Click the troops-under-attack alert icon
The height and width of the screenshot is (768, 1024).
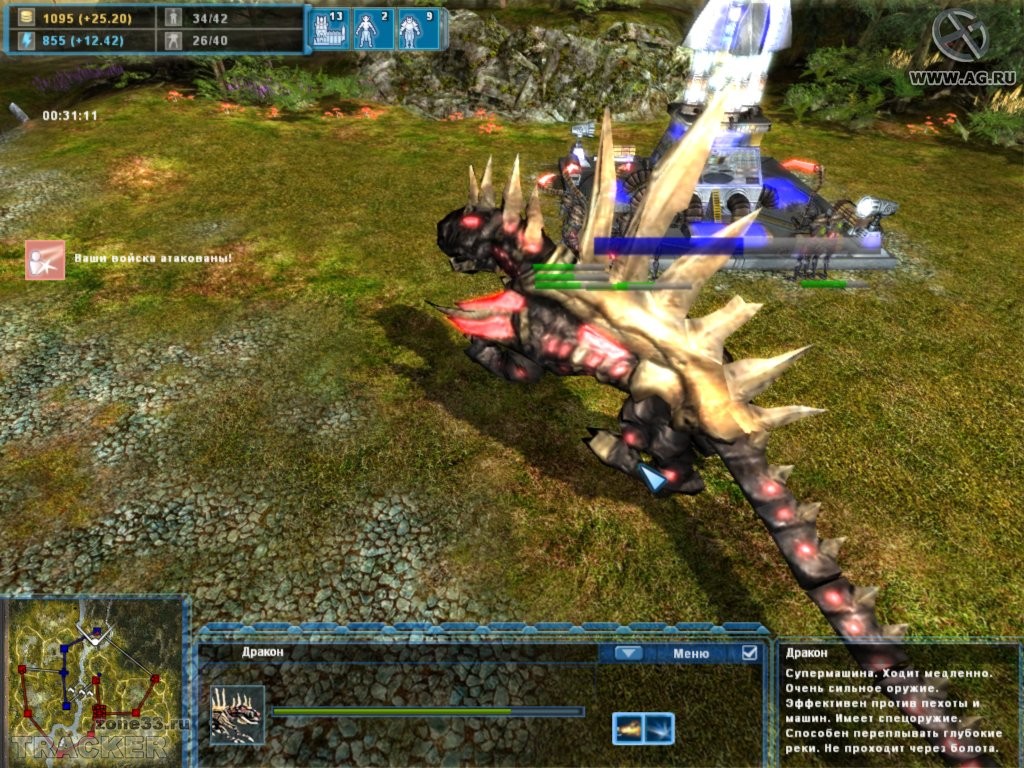click(x=45, y=259)
